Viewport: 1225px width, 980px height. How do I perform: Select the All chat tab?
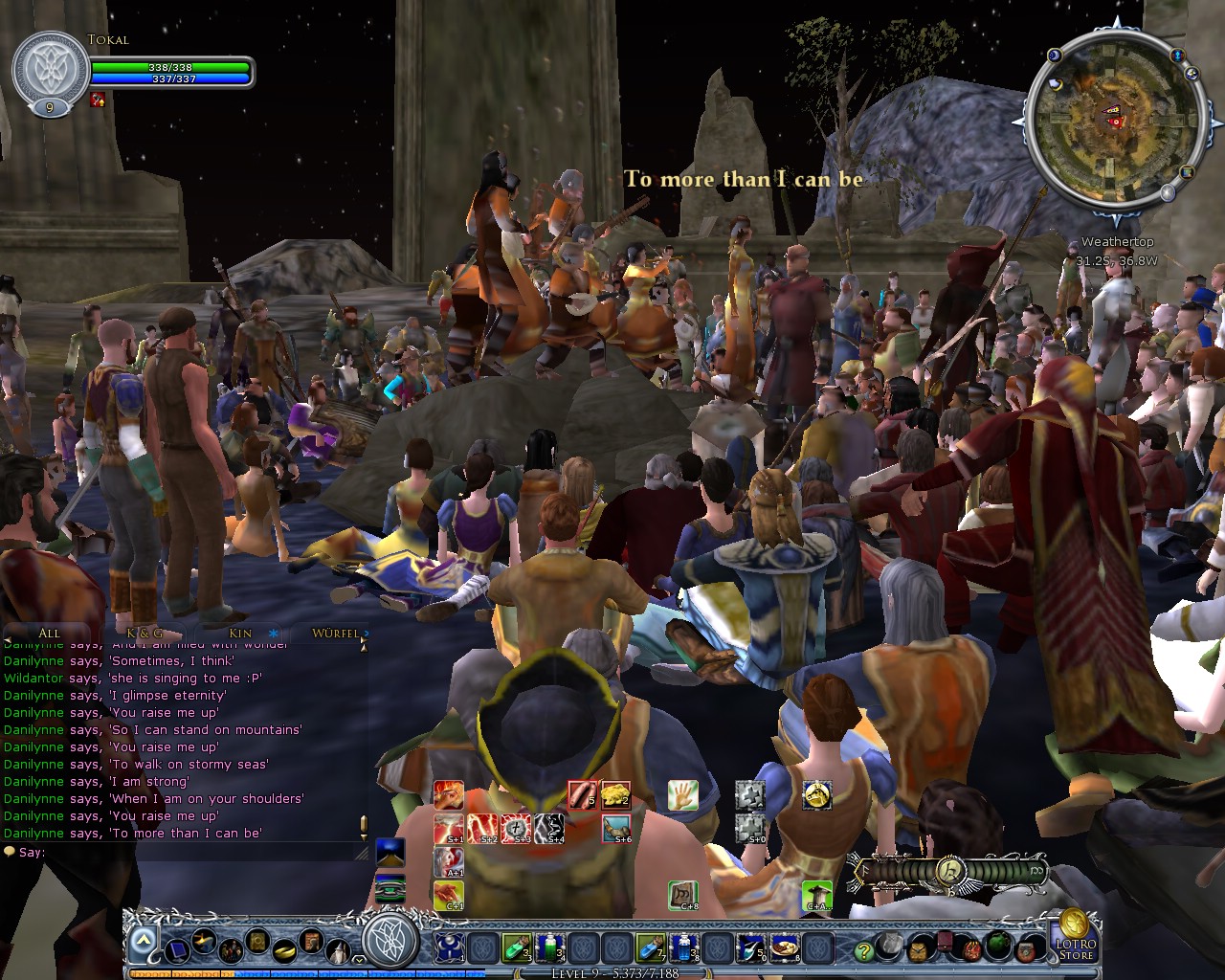[x=48, y=633]
